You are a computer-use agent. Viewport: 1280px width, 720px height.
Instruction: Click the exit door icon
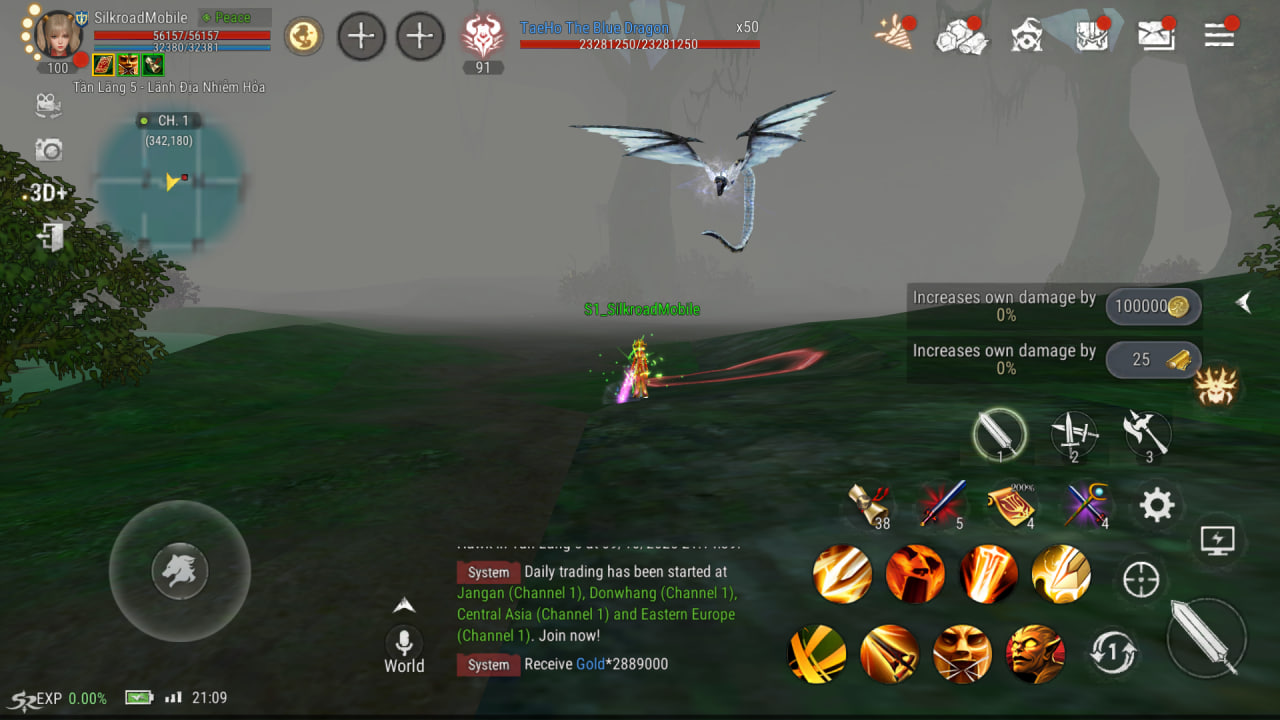[49, 237]
